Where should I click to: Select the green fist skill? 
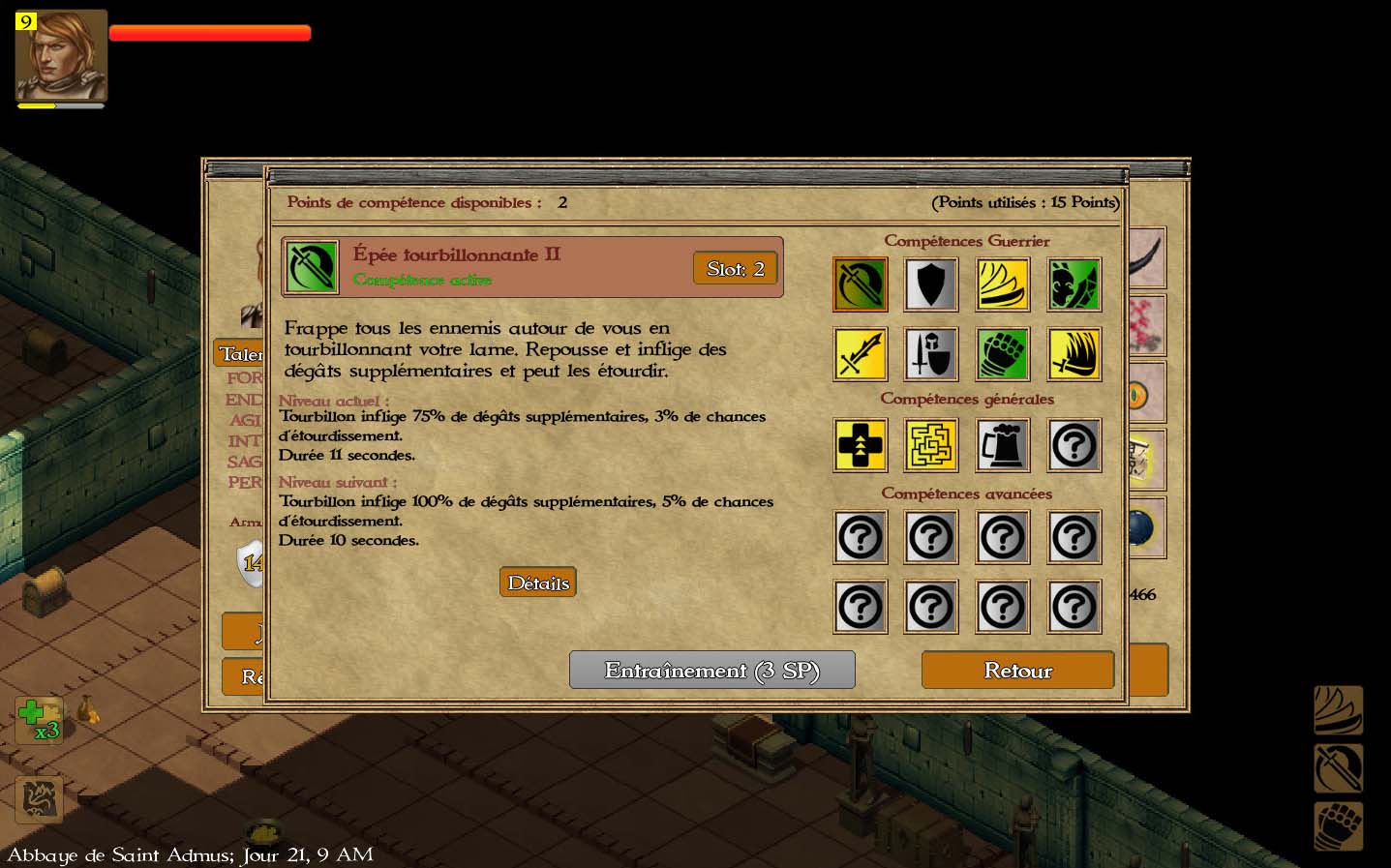[1003, 354]
